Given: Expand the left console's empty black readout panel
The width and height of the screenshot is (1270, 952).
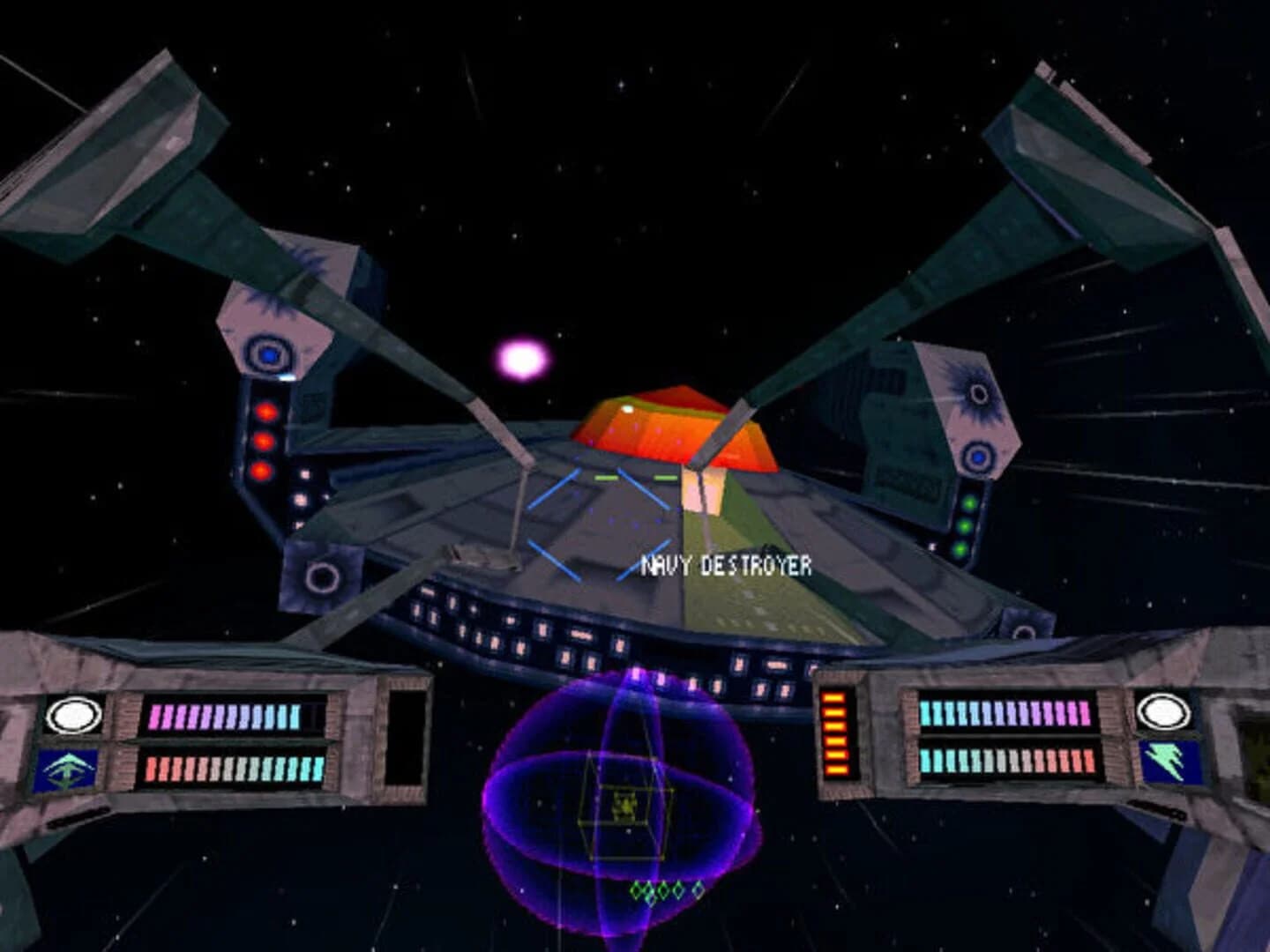Looking at the screenshot, I should (x=407, y=737).
